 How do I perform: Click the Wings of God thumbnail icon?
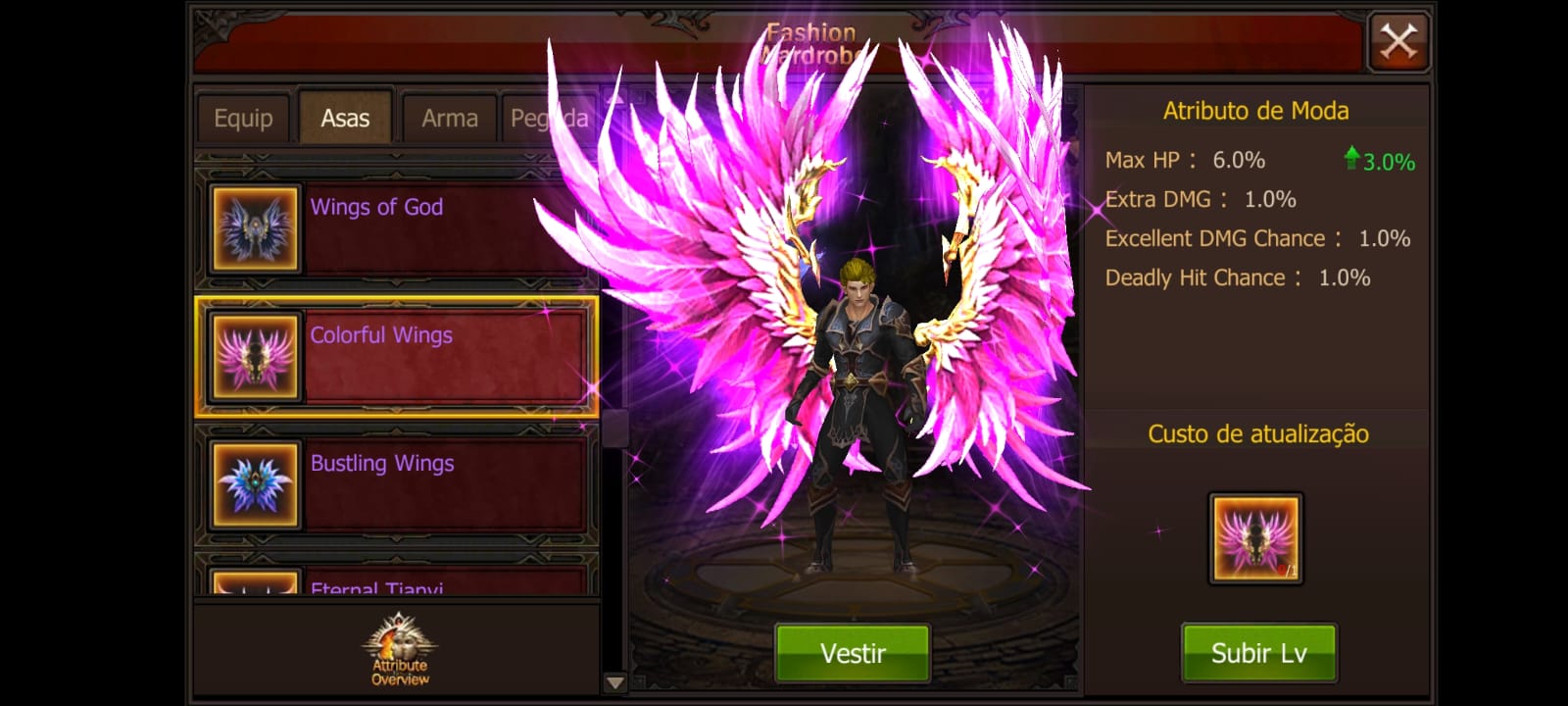(255, 229)
